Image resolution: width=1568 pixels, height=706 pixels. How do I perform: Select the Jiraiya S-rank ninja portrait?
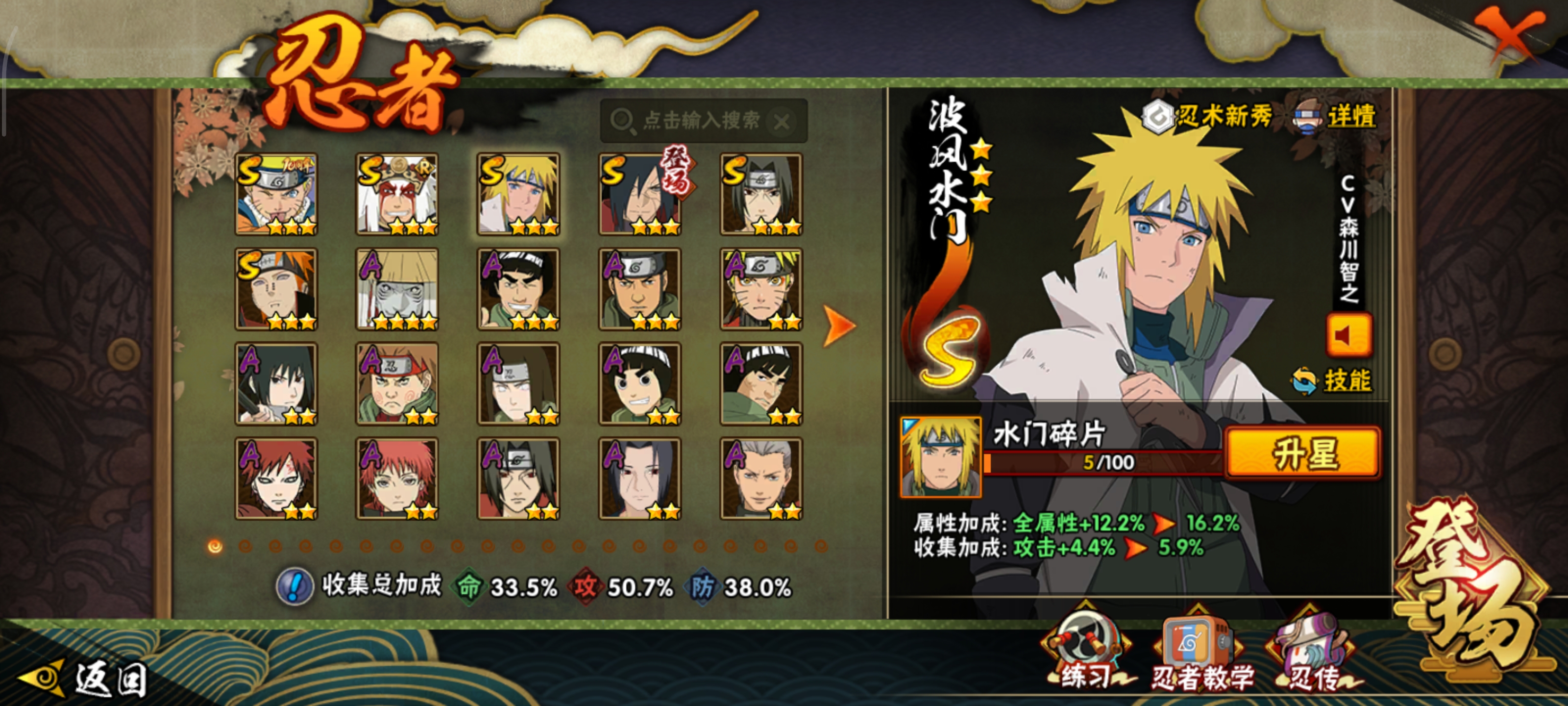[397, 194]
